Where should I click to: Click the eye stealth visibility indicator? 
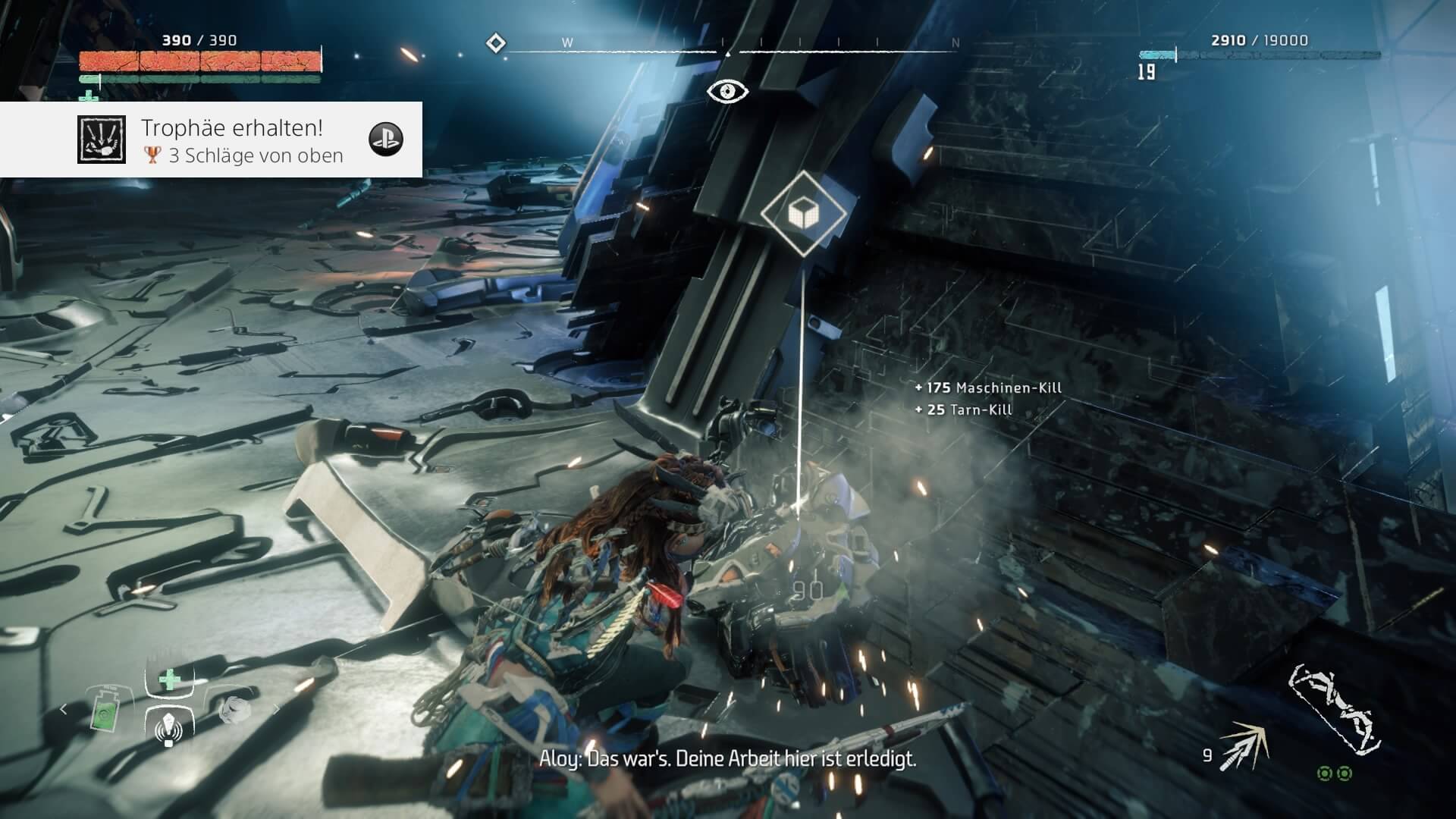click(727, 92)
